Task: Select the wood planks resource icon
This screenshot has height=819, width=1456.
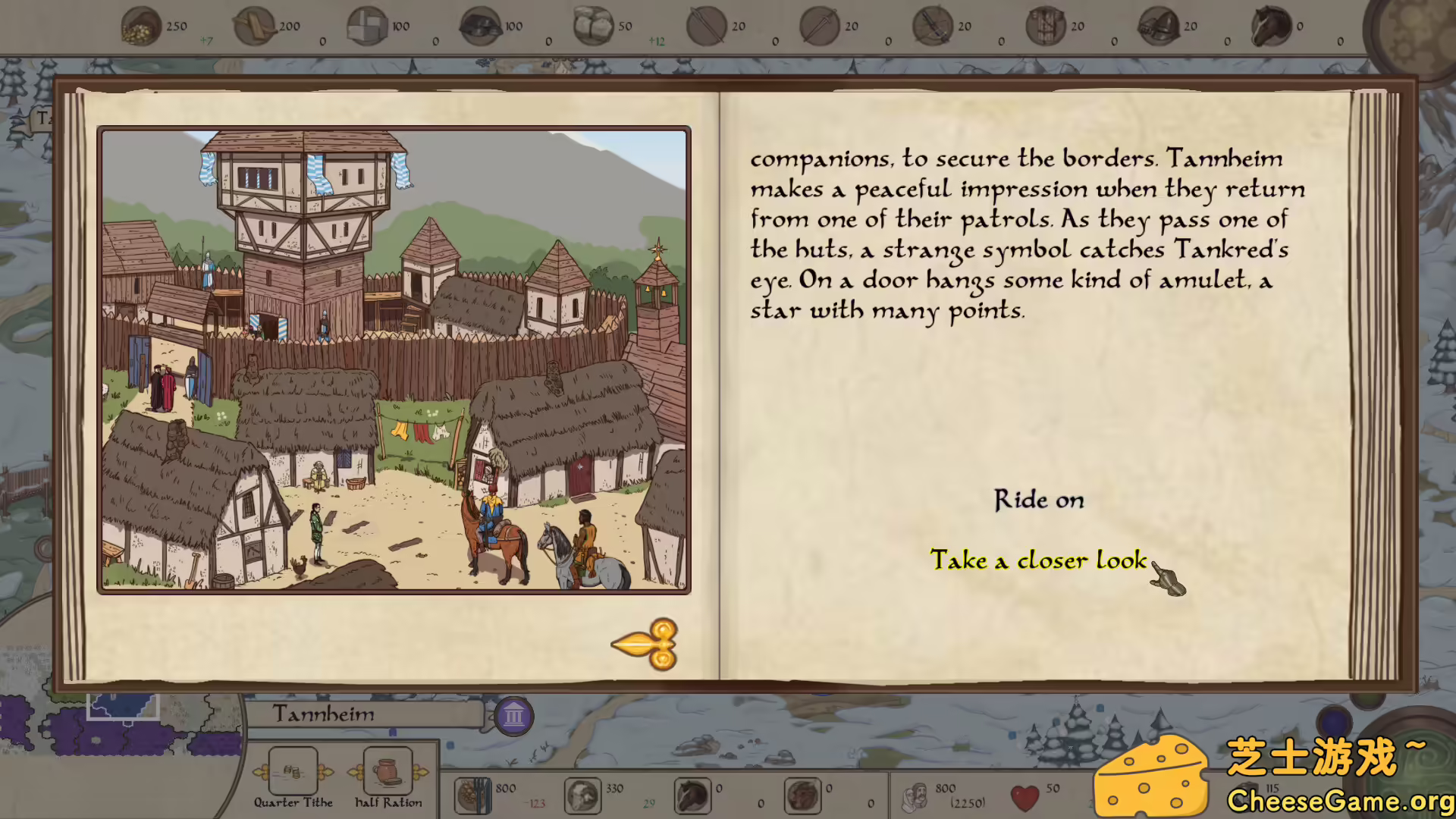Action: [254, 27]
